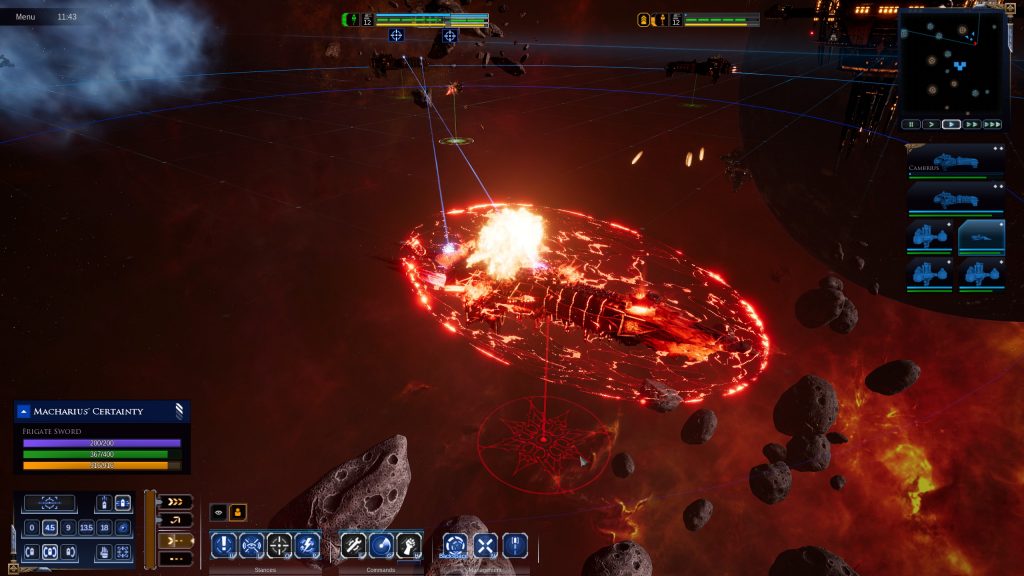The height and width of the screenshot is (576, 1024).
Task: Choose the 0 range button
Action: [31, 527]
